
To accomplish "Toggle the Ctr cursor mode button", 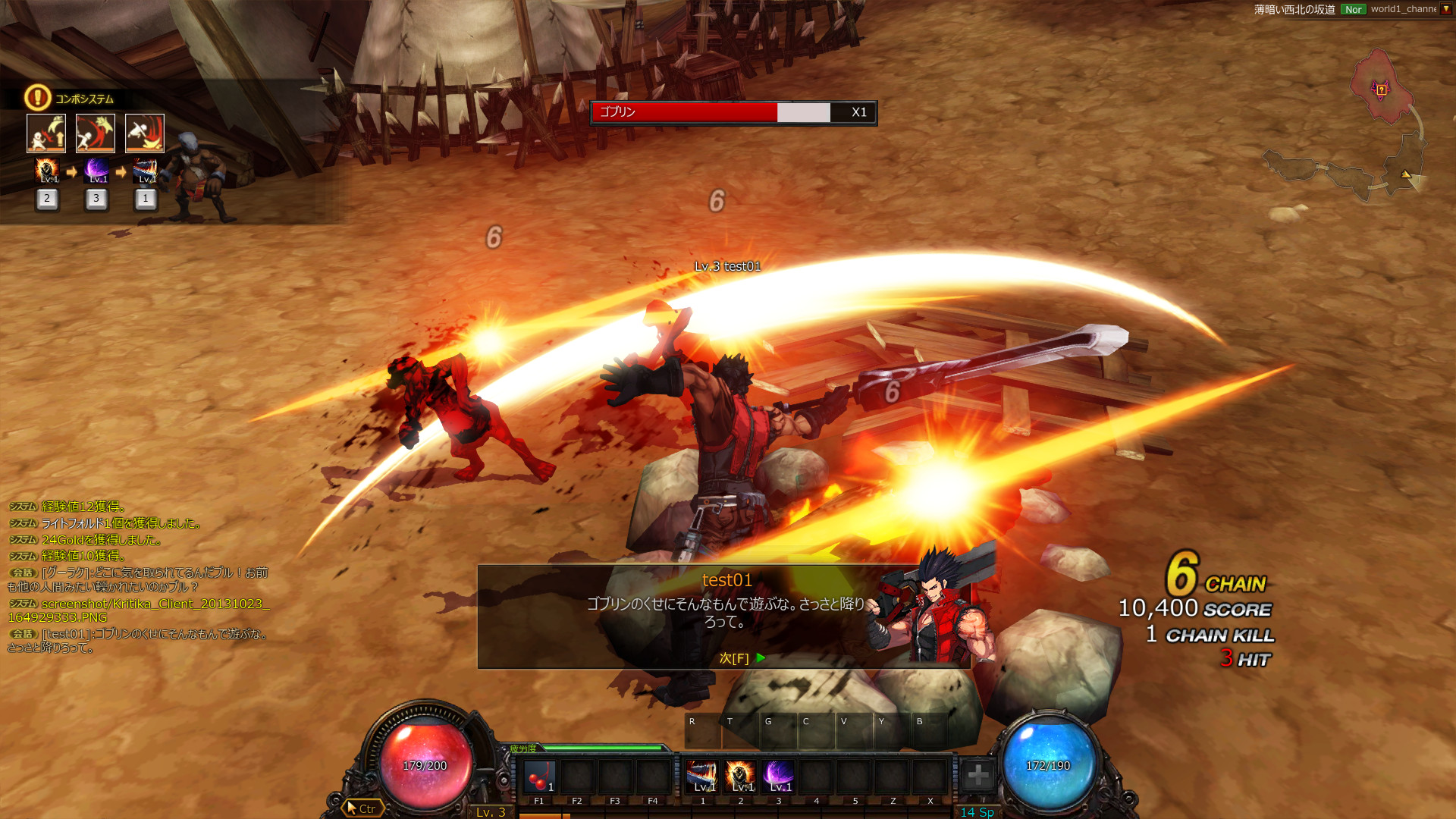I will pyautogui.click(x=362, y=808).
